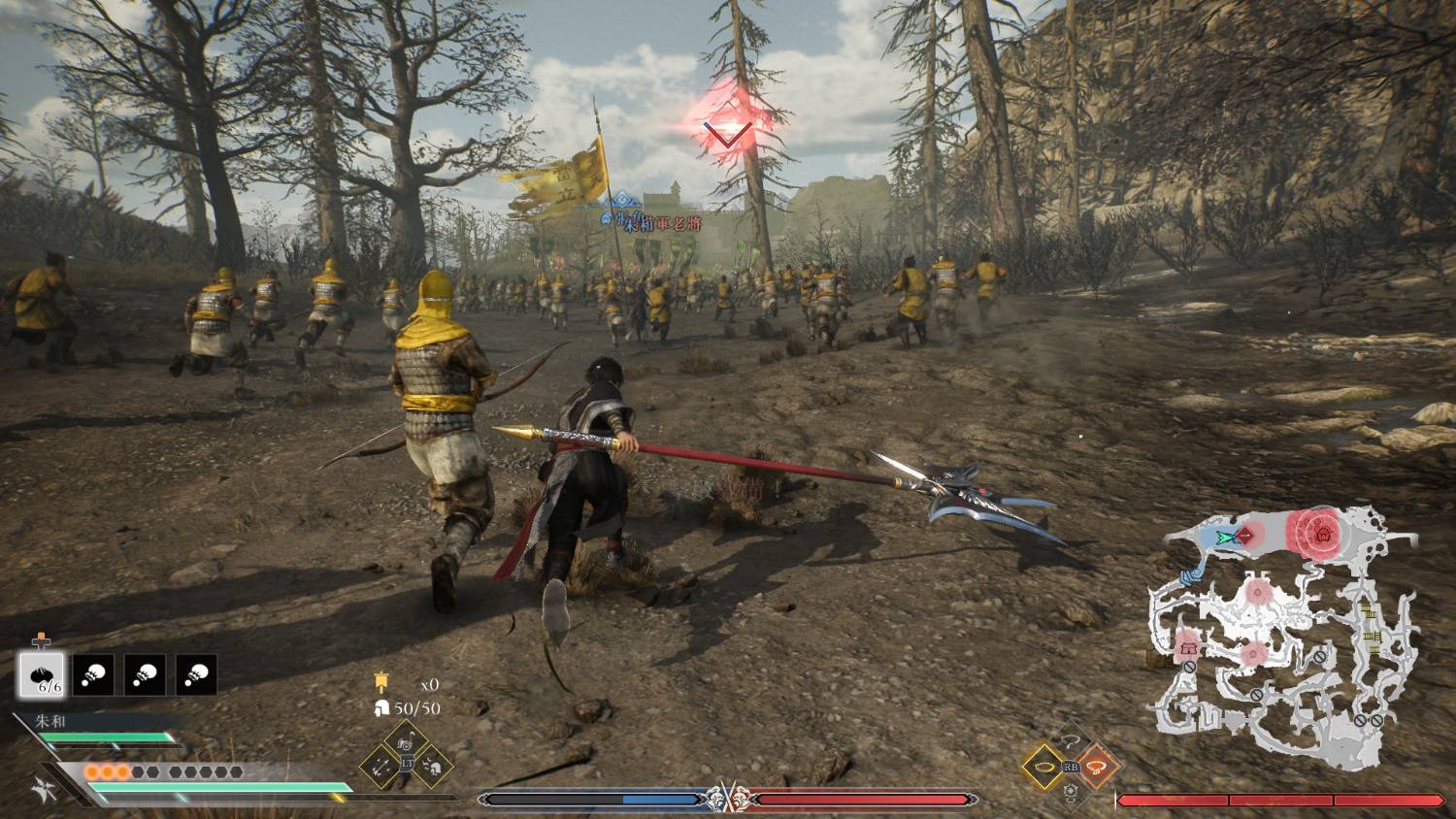Viewport: 1456px width, 819px height.
Task: Choose the war horn tactic diamond
Action: (x=407, y=742)
